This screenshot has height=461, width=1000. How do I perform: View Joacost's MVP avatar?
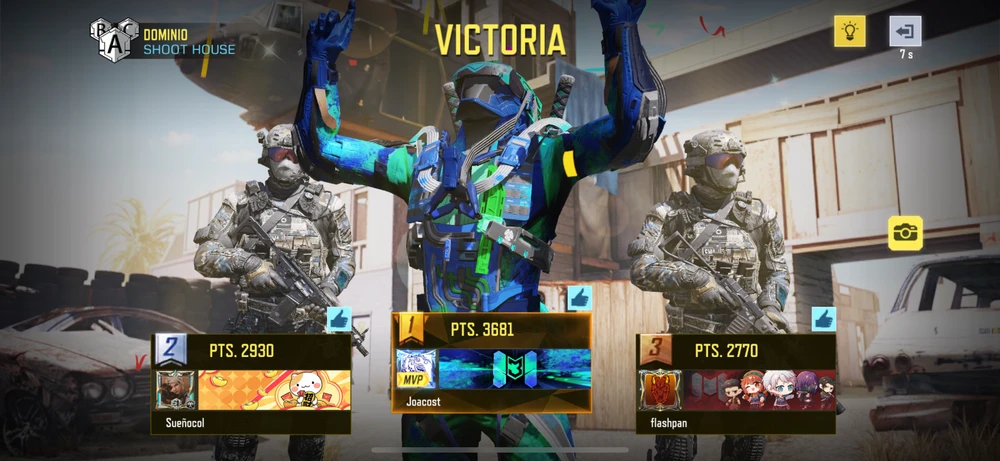(415, 369)
